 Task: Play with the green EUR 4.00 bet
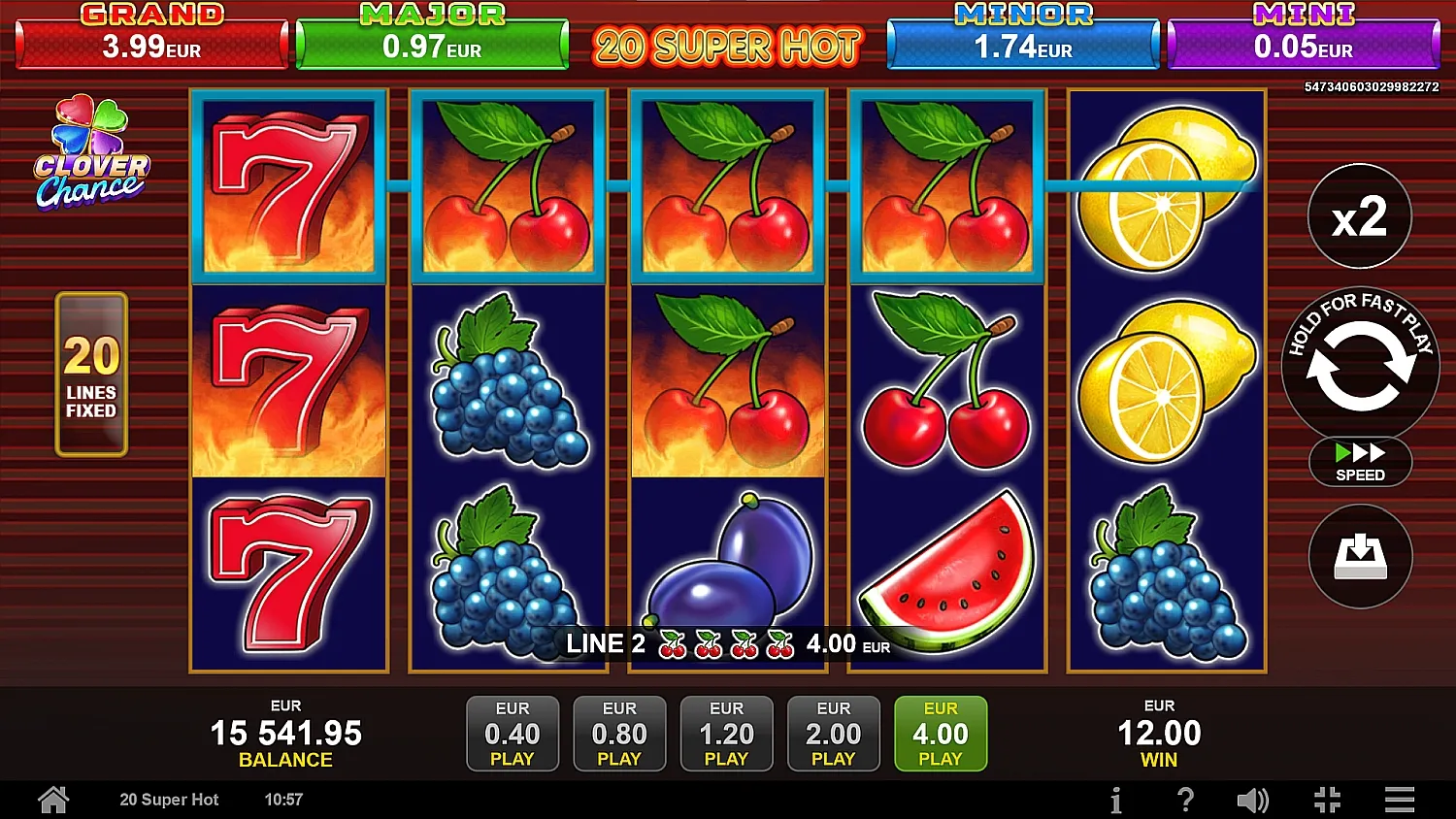pyautogui.click(x=940, y=734)
